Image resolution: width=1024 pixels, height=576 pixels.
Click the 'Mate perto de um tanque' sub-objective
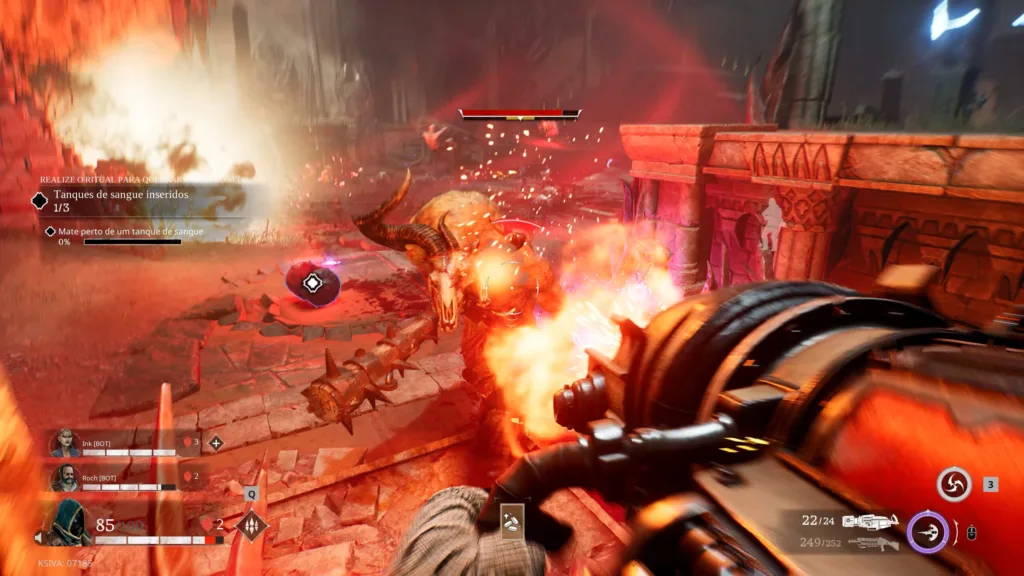(x=129, y=232)
